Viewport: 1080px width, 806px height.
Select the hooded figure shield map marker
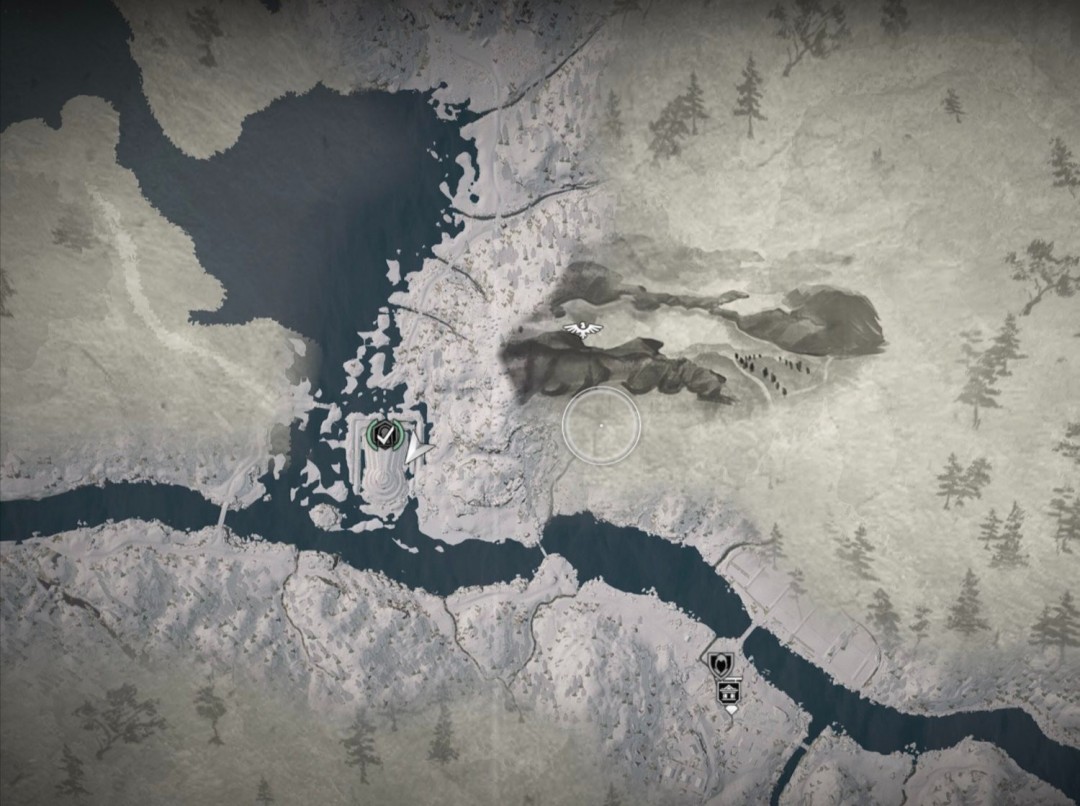pyautogui.click(x=720, y=665)
